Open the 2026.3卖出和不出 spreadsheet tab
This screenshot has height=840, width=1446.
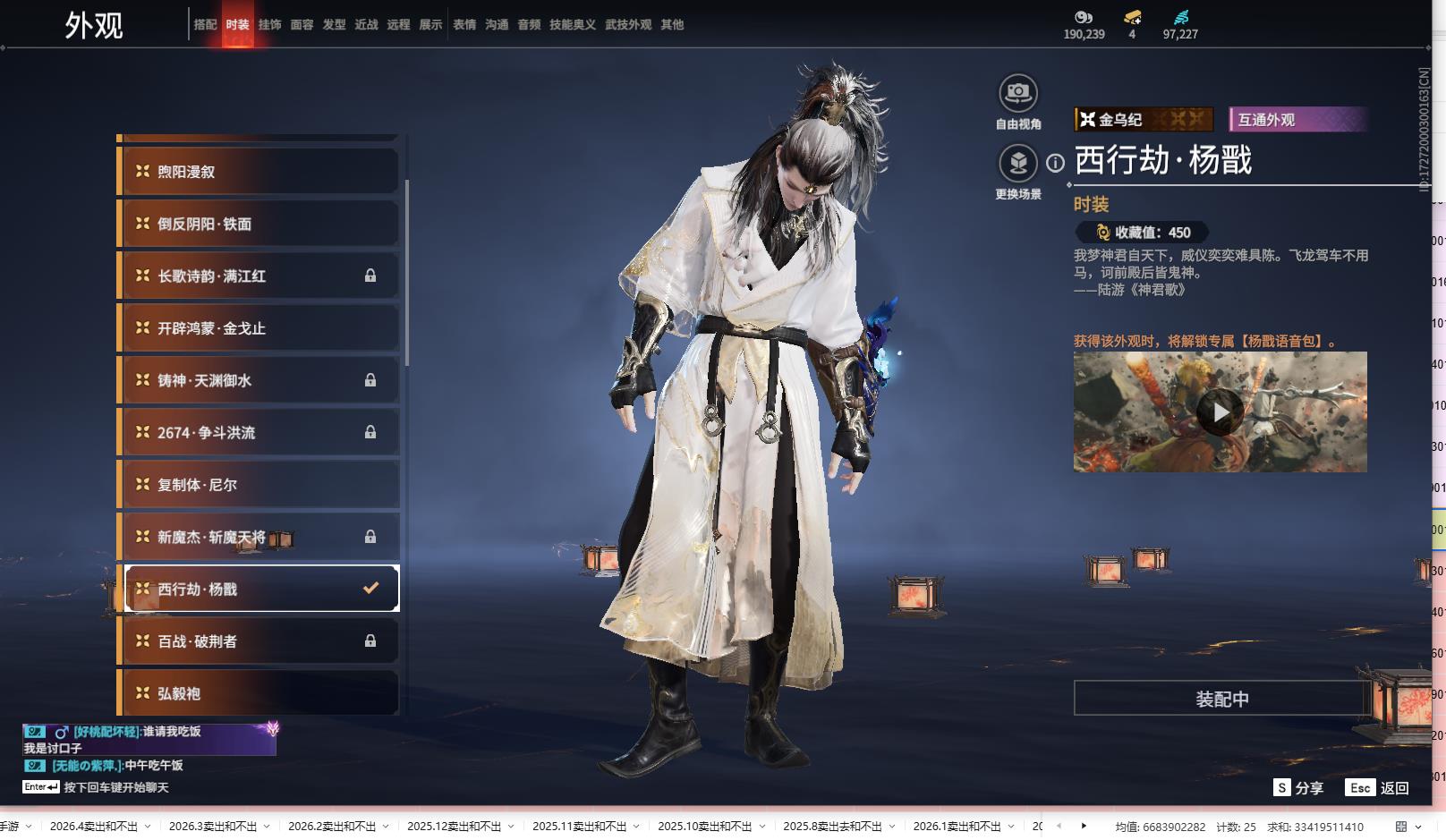212,827
